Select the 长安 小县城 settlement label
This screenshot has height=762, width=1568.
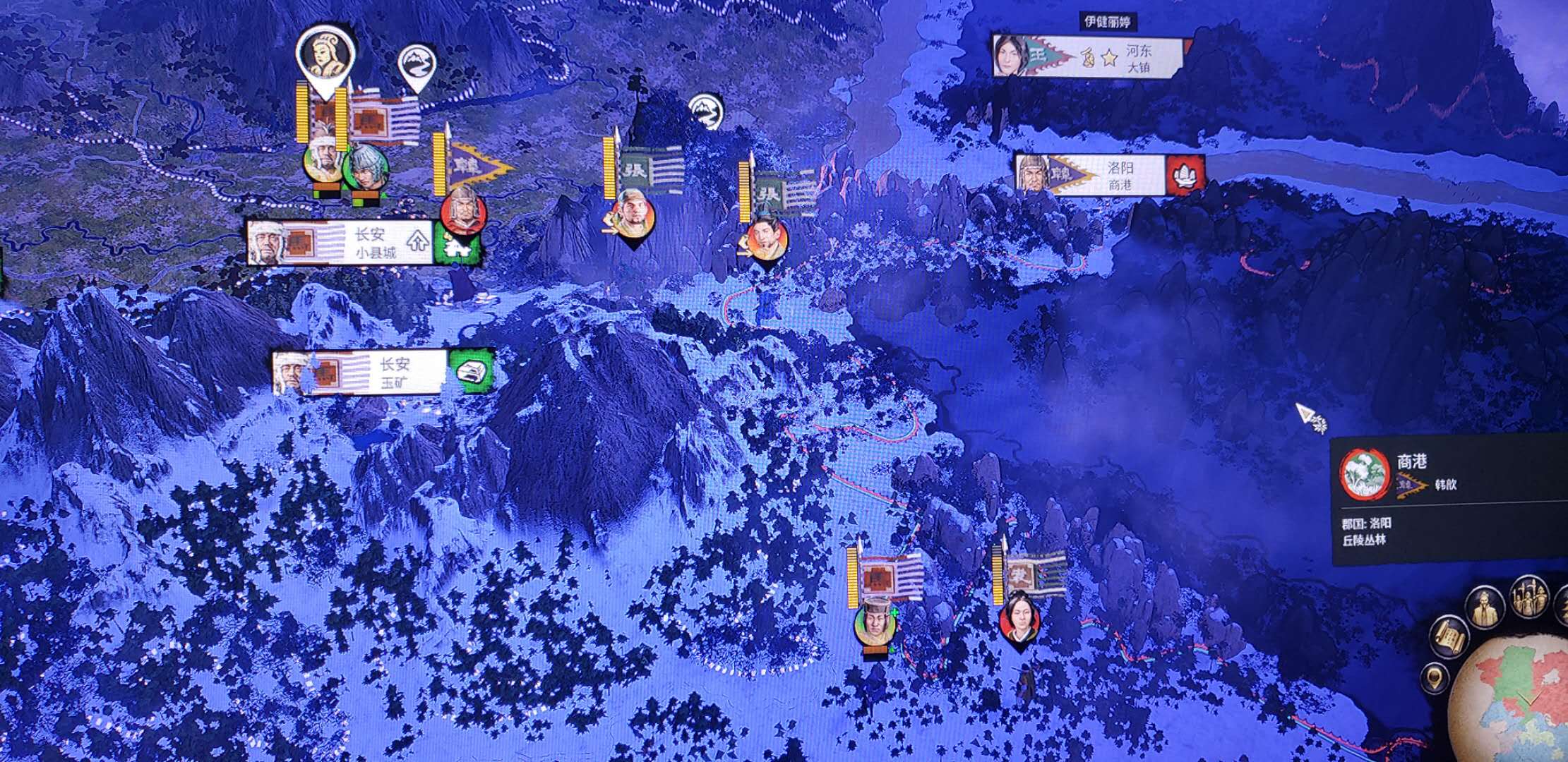click(339, 243)
